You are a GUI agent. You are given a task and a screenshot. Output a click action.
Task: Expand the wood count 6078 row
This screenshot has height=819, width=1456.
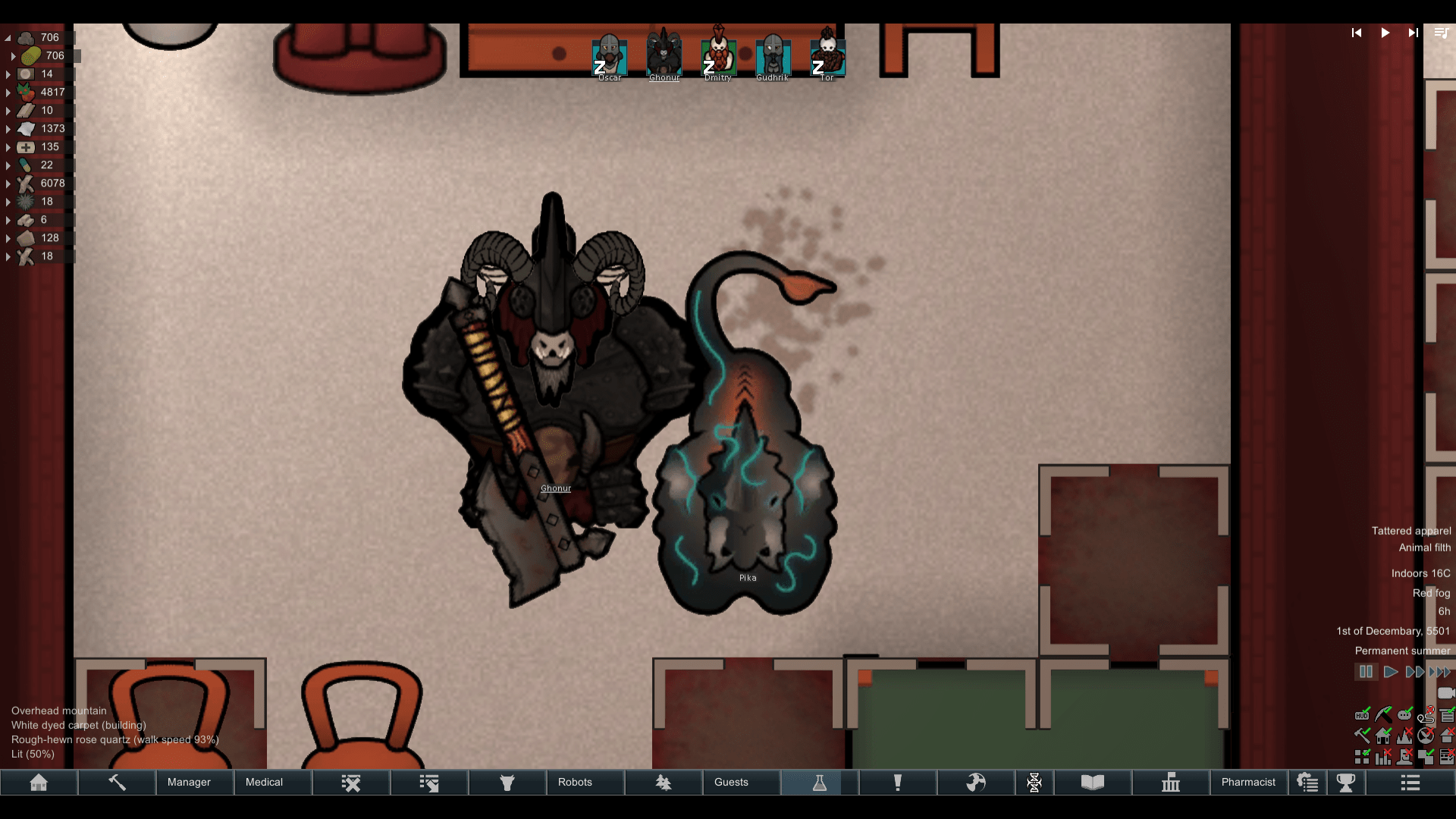tap(8, 183)
